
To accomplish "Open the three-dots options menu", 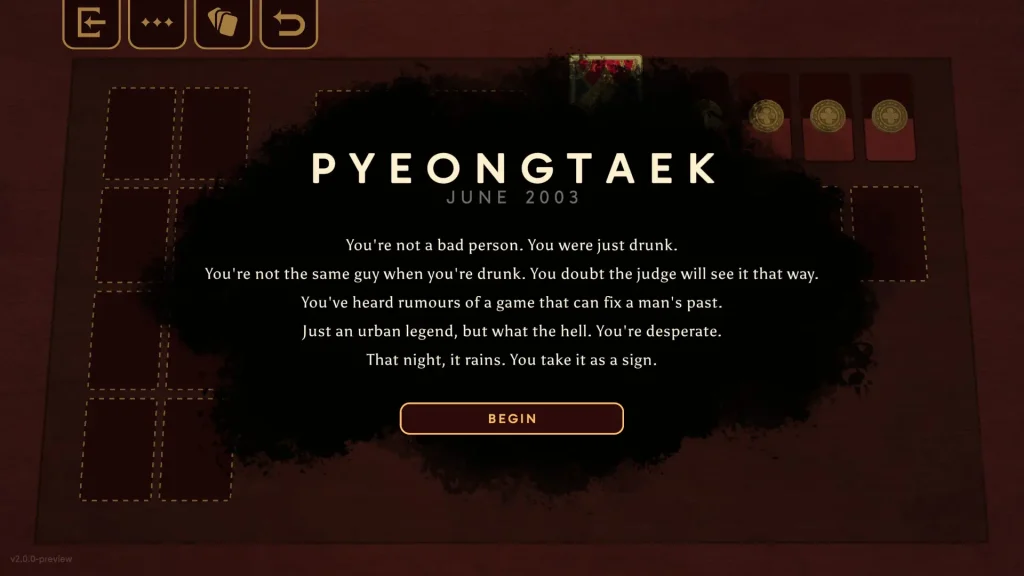I will (157, 23).
